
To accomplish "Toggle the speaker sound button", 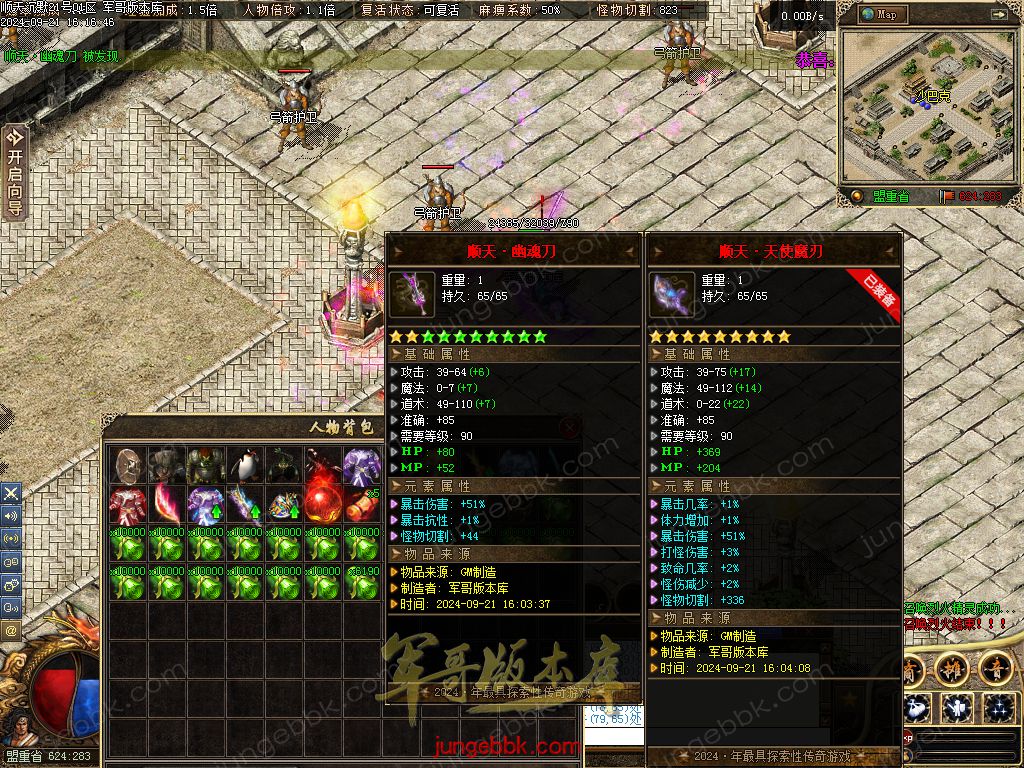I will [11, 516].
